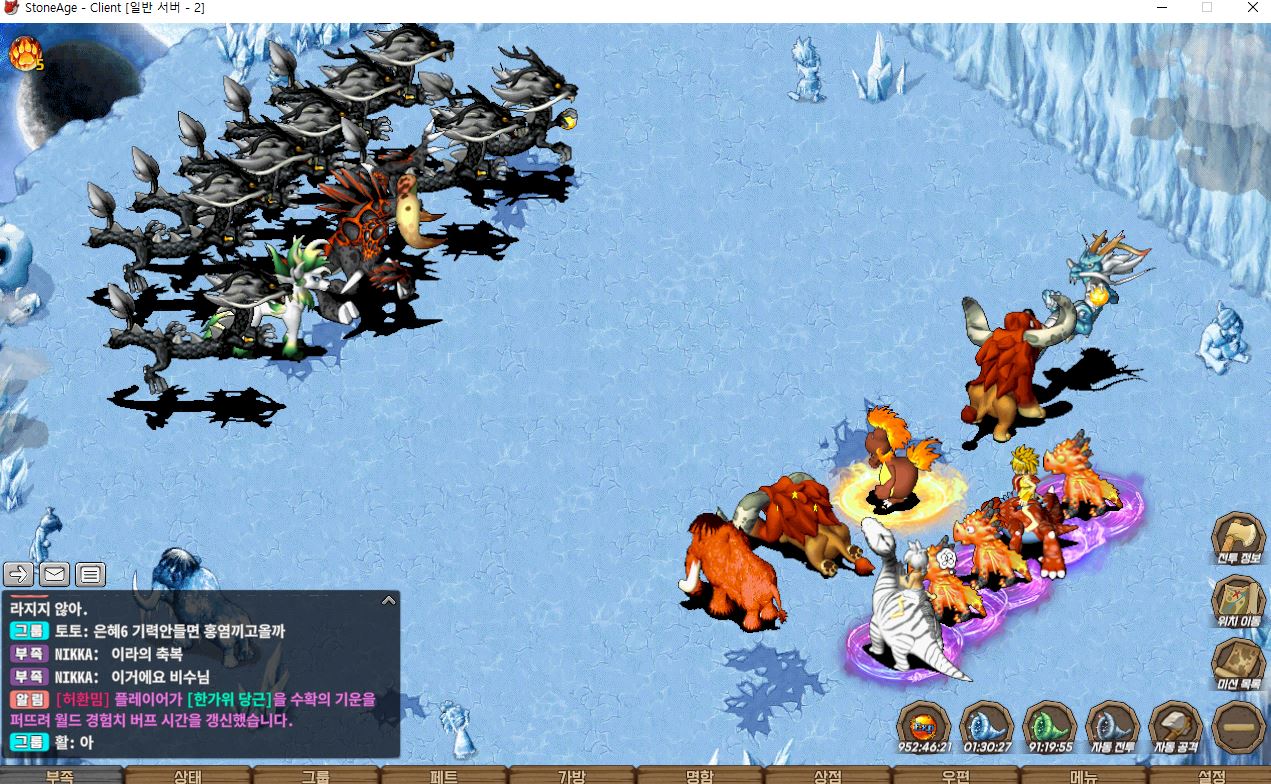Toggle 자동 공격 auto attack hammer icon
Screen dimensions: 1271x784
(1175, 724)
